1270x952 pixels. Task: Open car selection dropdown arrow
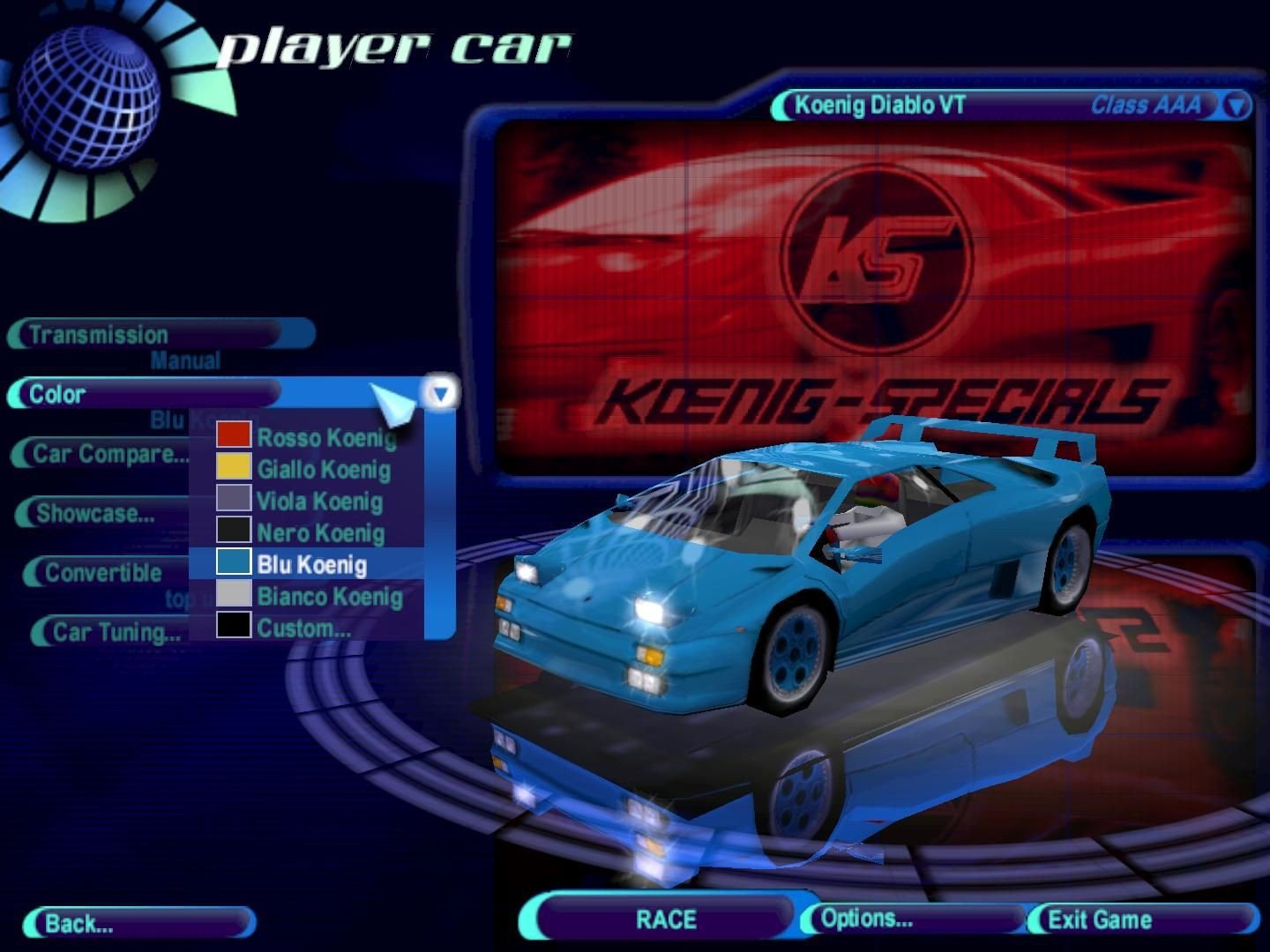point(1236,106)
